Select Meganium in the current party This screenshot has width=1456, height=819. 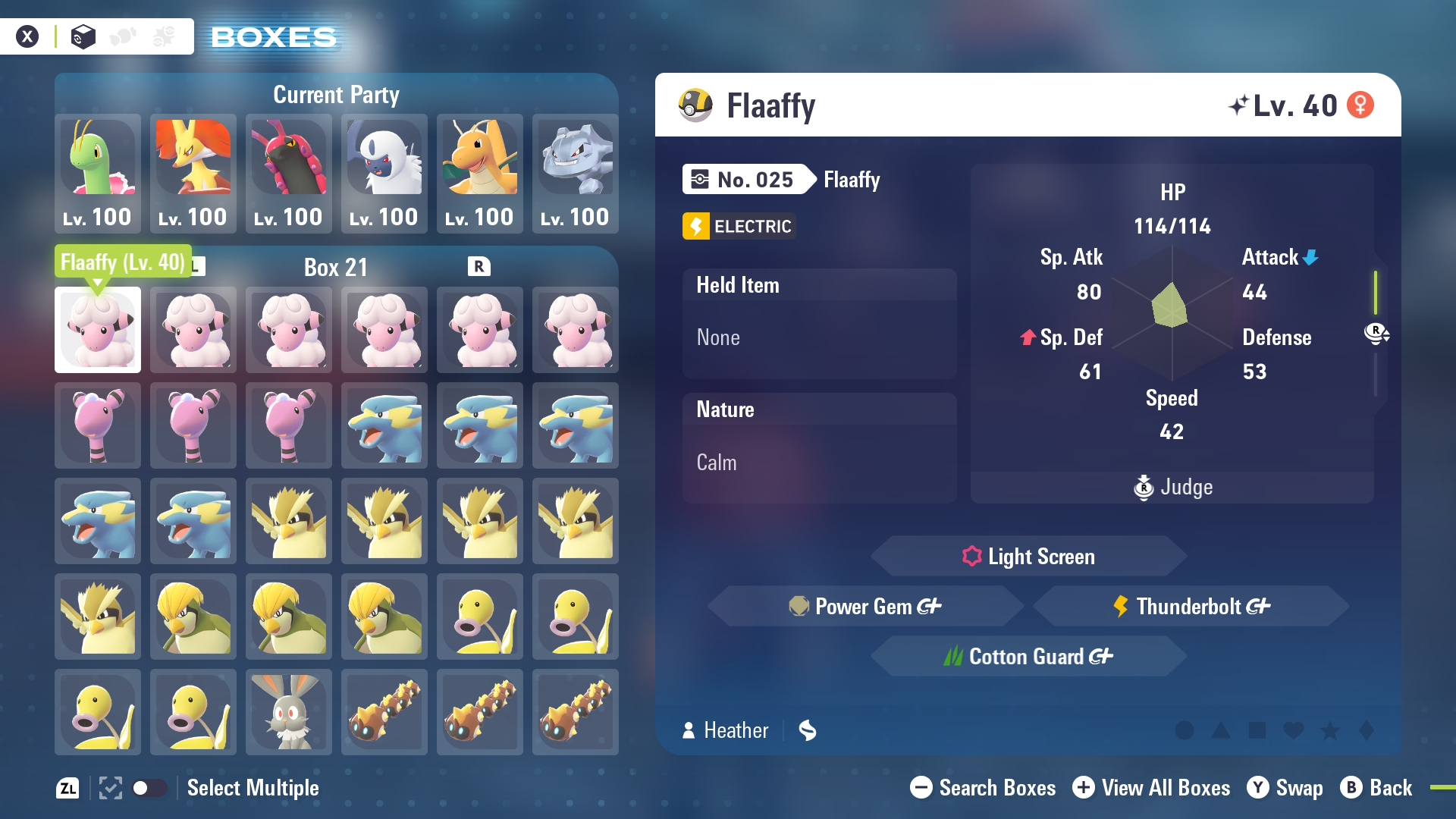tap(98, 173)
